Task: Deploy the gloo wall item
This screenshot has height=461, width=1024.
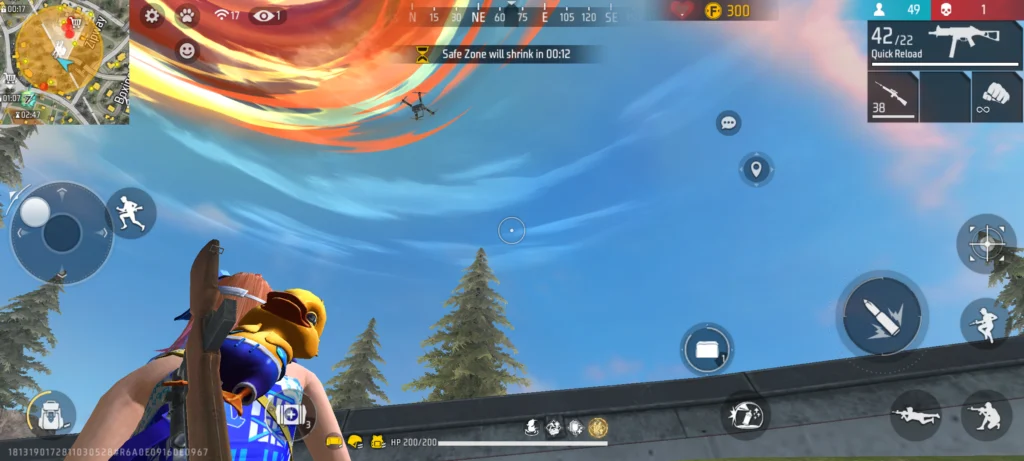Action: point(707,350)
